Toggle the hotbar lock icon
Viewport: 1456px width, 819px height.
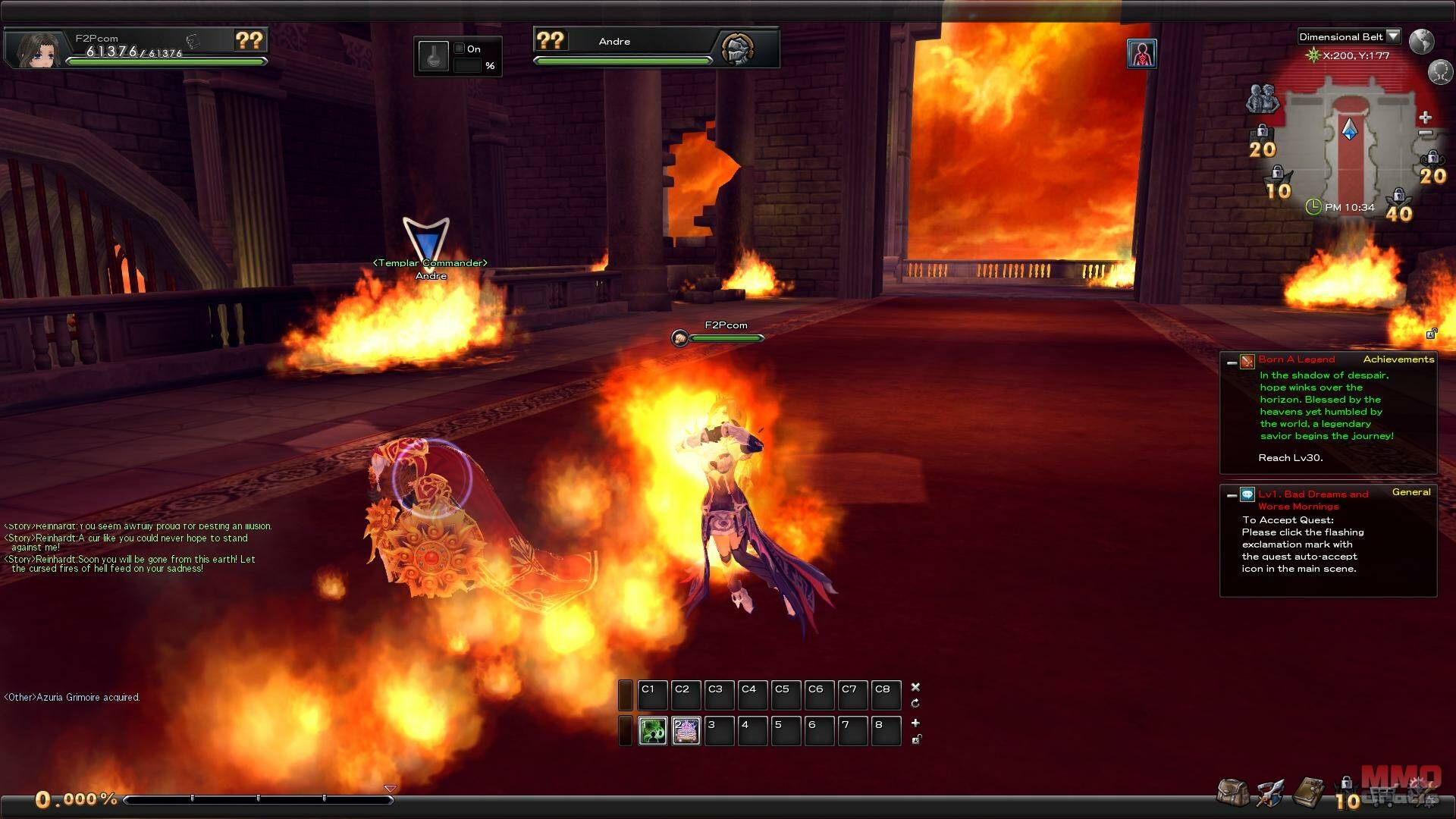[916, 739]
